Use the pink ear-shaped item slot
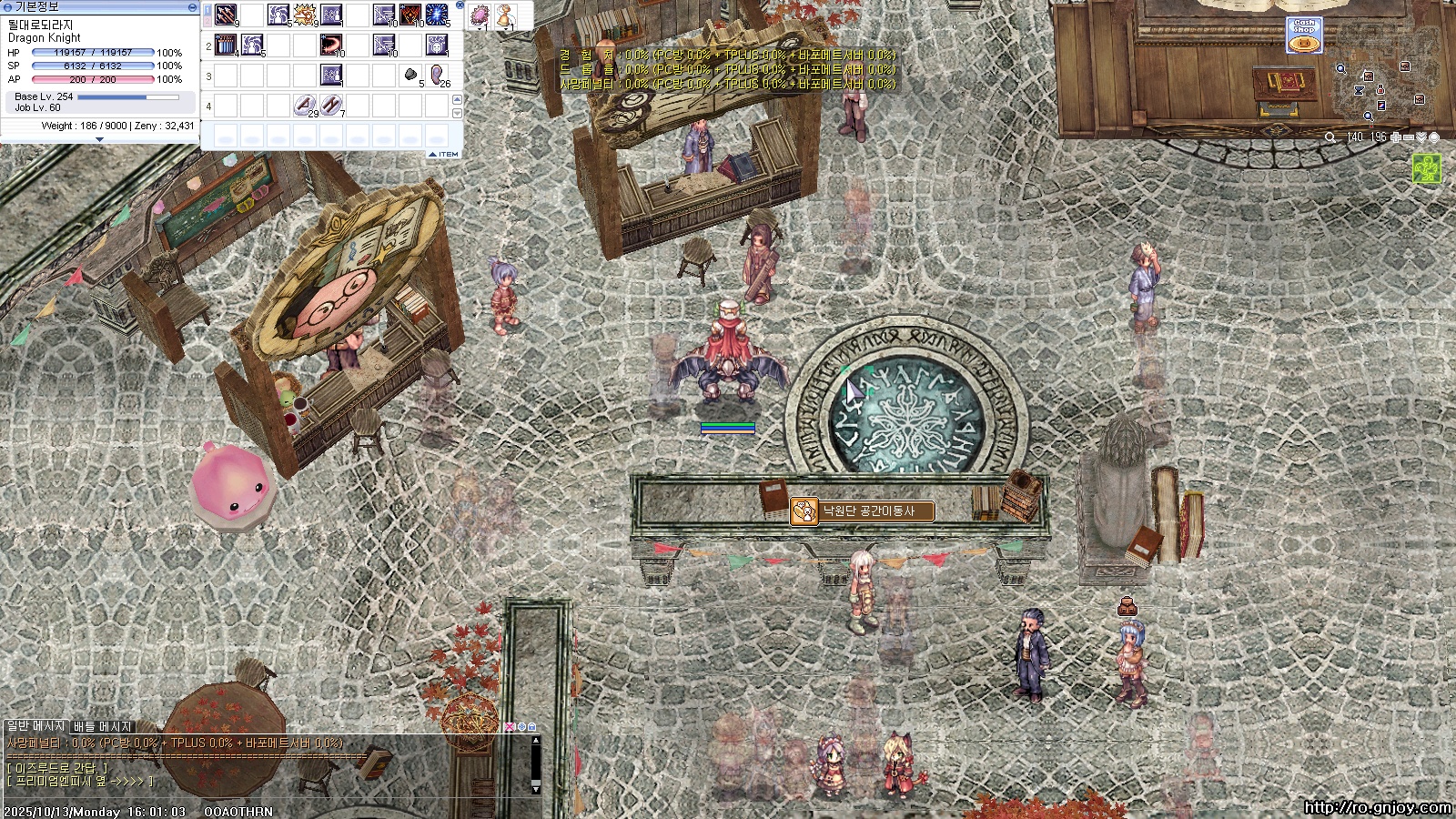Viewport: 1456px width, 819px height. pos(437,75)
